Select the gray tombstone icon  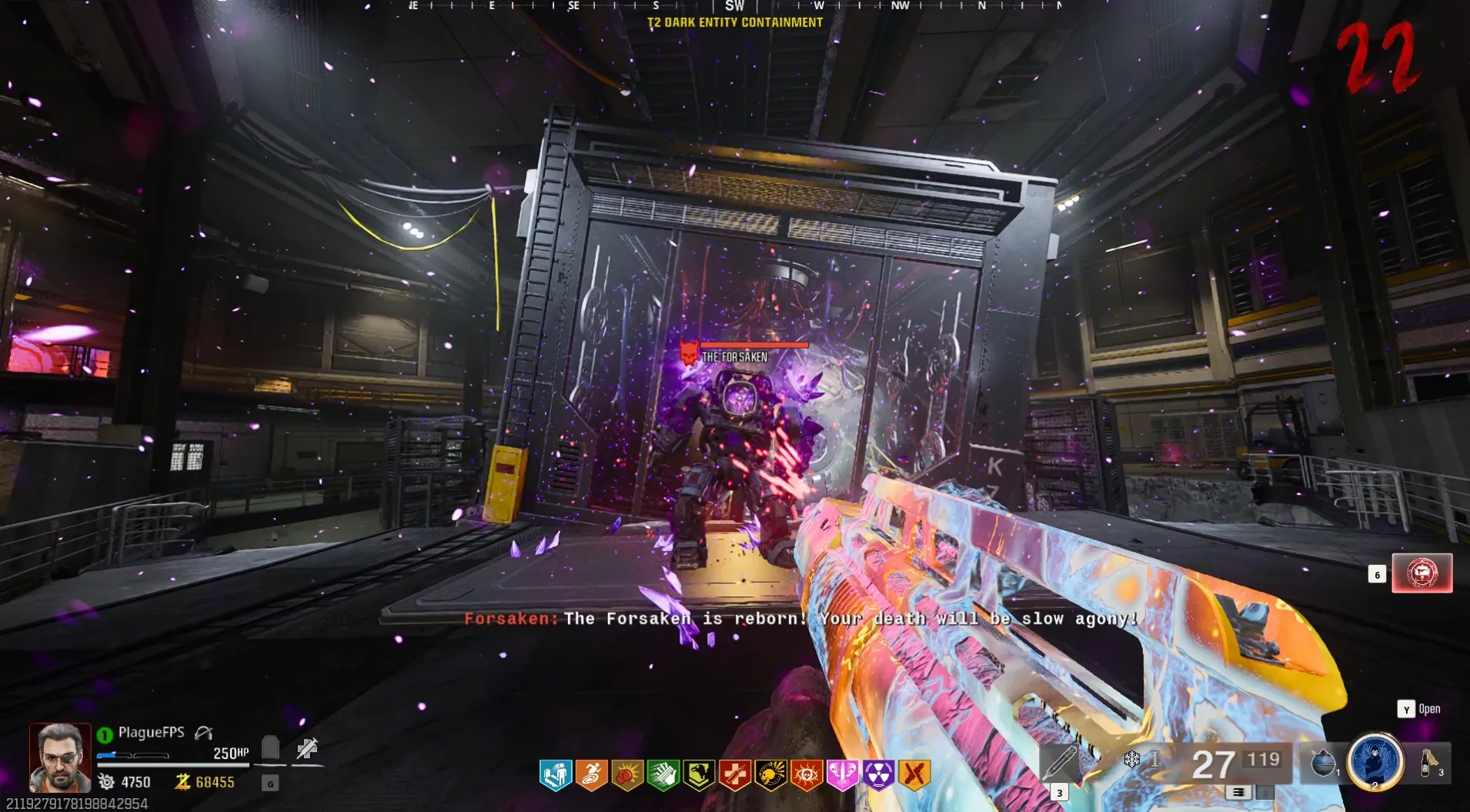point(270,747)
